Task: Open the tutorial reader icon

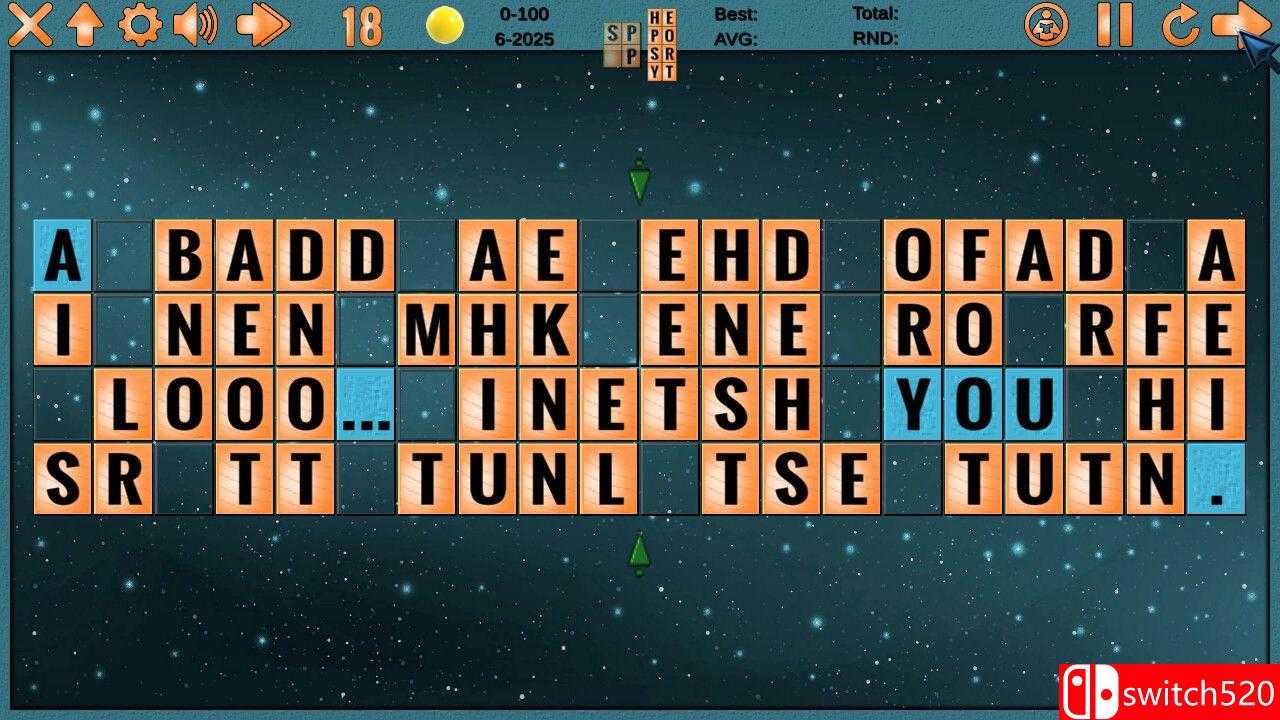Action: pyautogui.click(x=1046, y=26)
